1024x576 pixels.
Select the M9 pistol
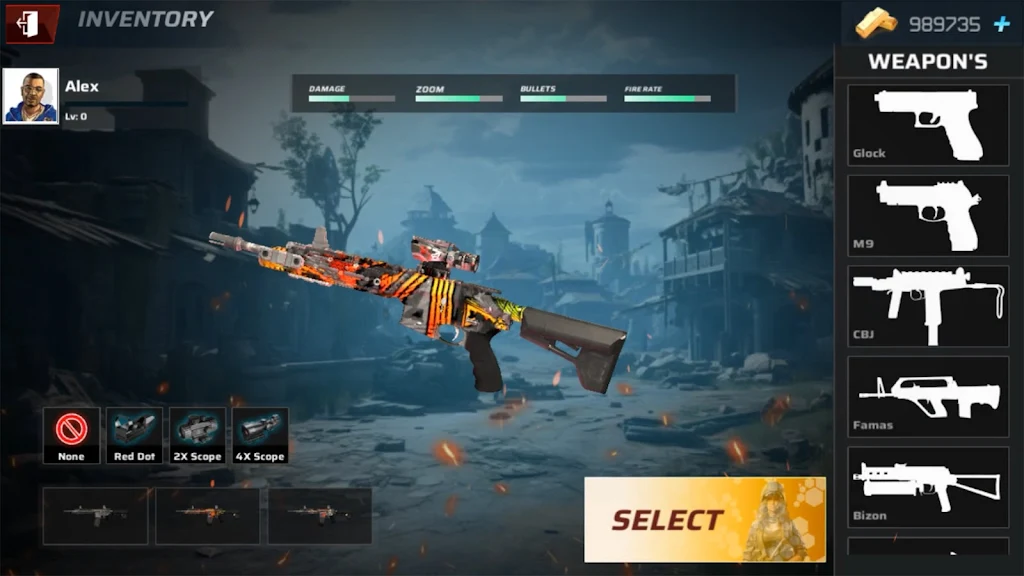tap(928, 215)
